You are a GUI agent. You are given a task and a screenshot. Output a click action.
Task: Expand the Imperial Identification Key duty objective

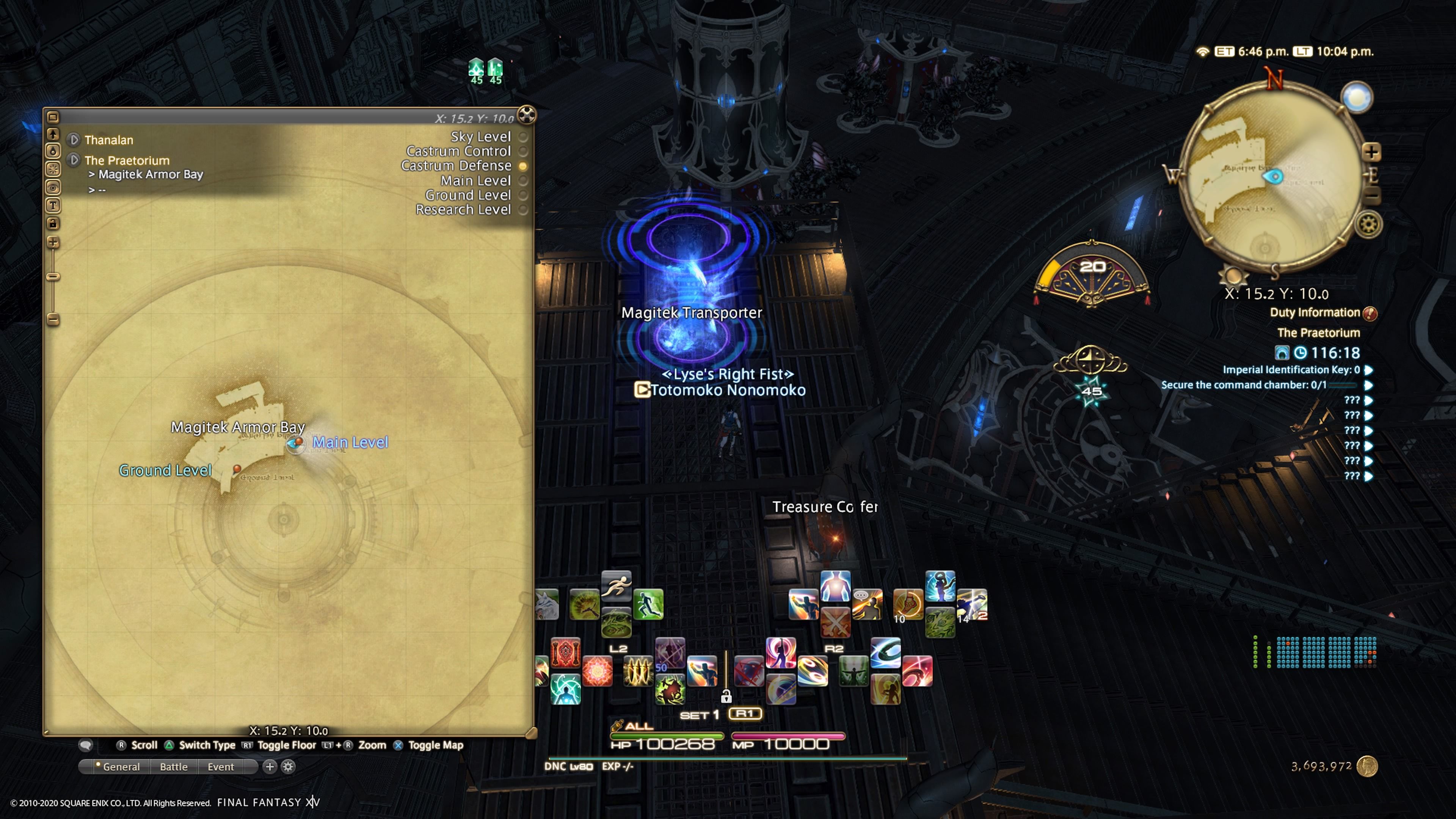[1368, 370]
